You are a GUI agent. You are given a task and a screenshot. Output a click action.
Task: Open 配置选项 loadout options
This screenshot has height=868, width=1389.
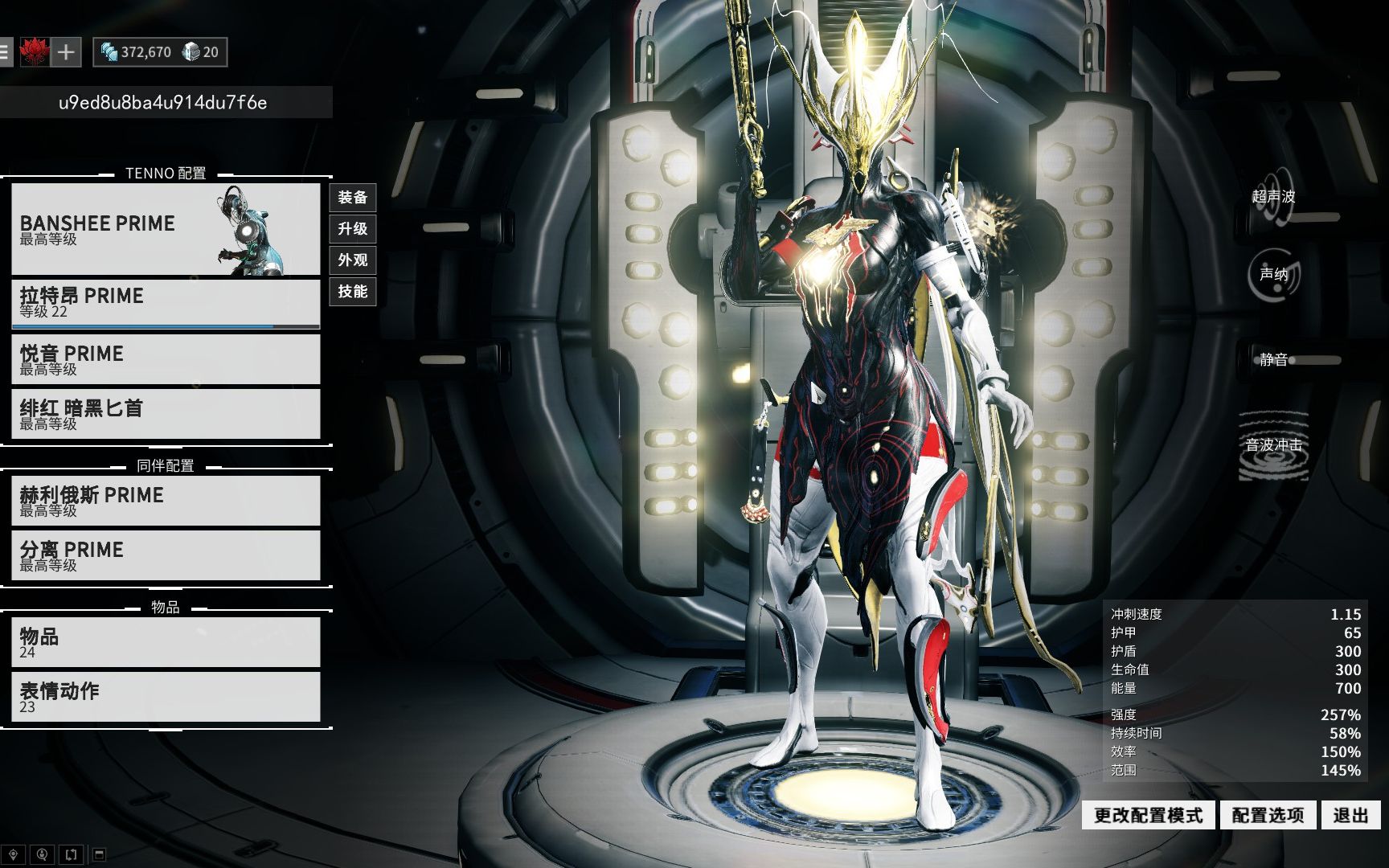point(1268,816)
